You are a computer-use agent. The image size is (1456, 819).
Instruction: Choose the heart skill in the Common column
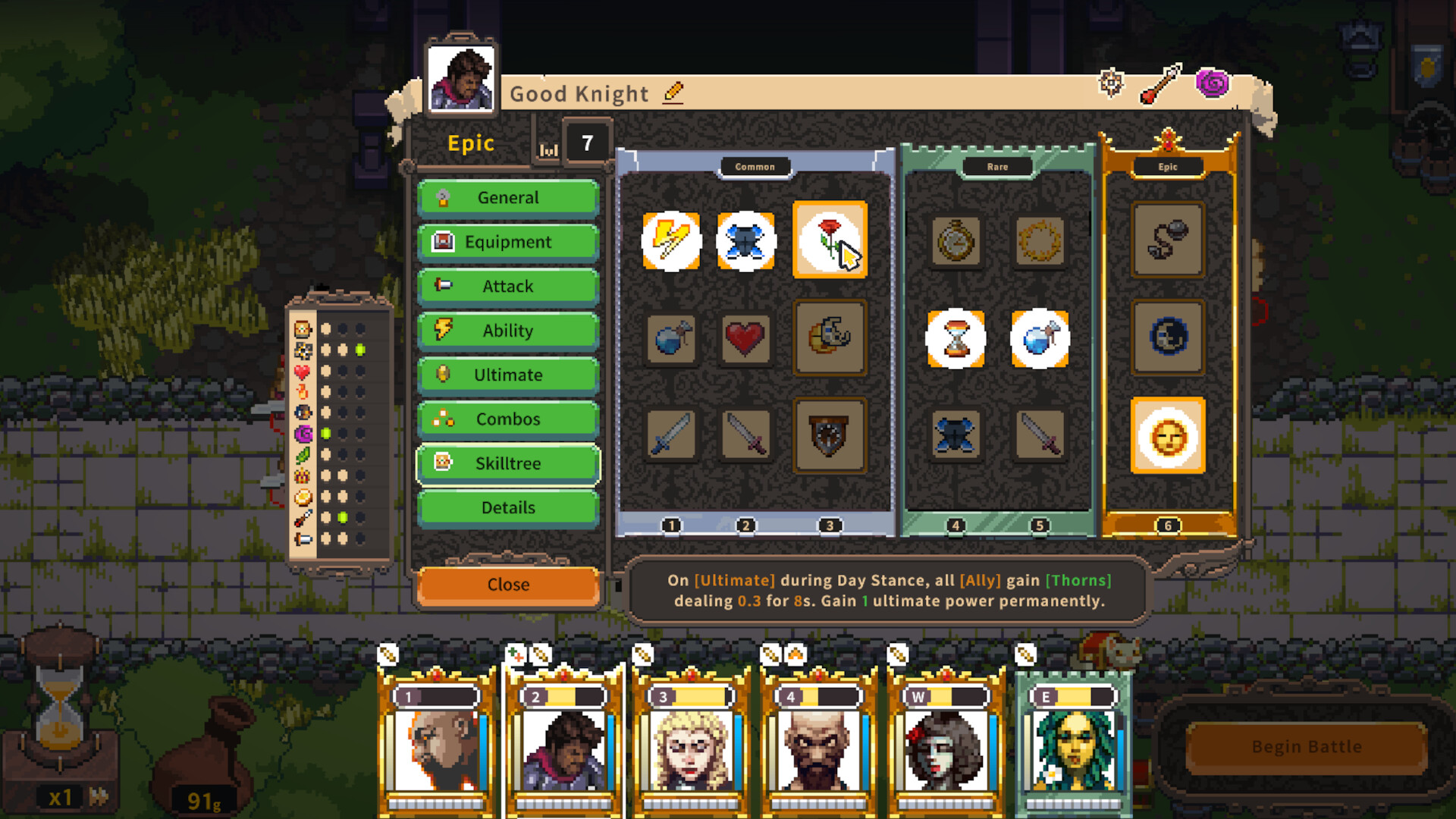745,339
